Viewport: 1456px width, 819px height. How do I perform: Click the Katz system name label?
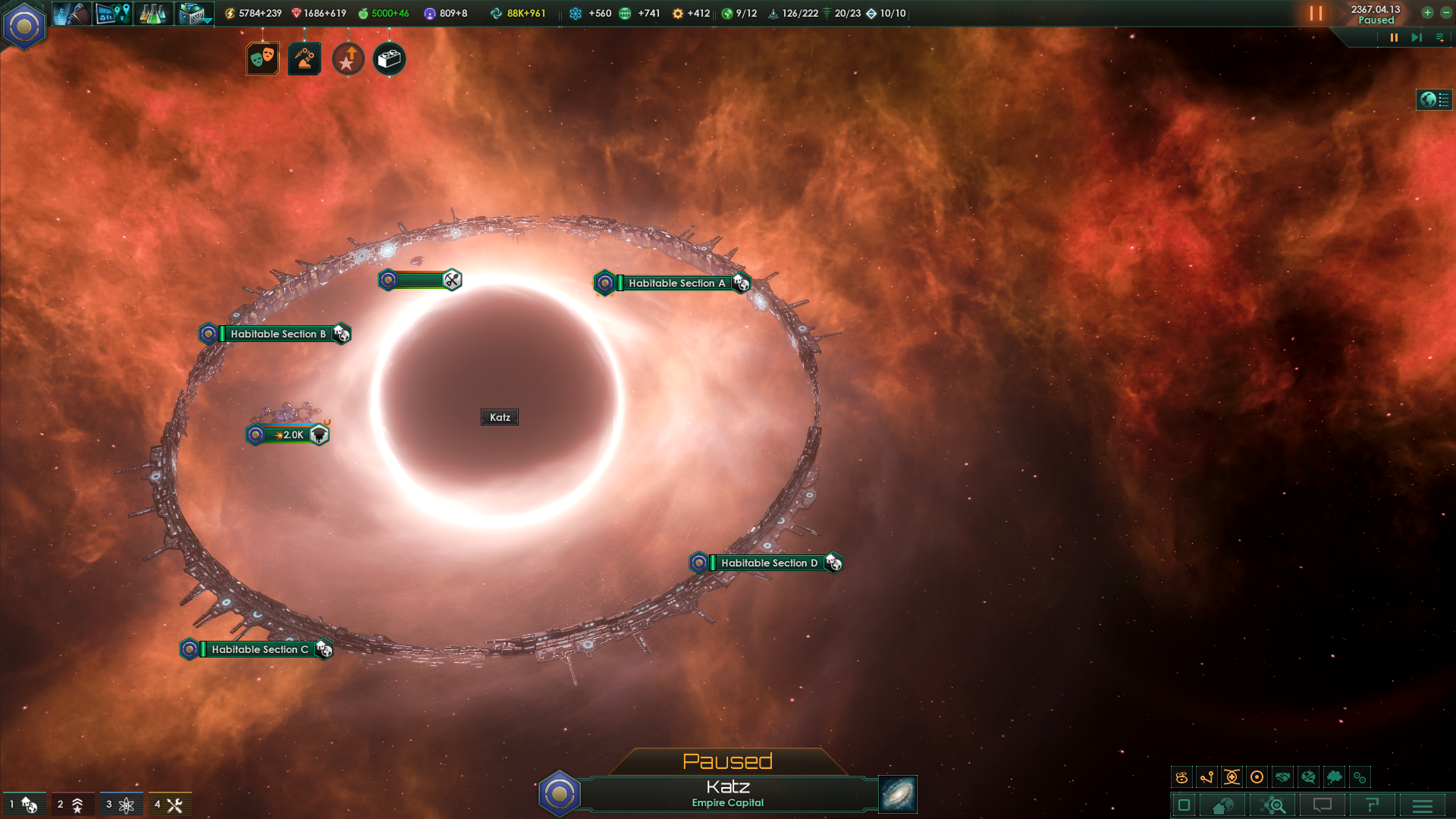(x=499, y=416)
